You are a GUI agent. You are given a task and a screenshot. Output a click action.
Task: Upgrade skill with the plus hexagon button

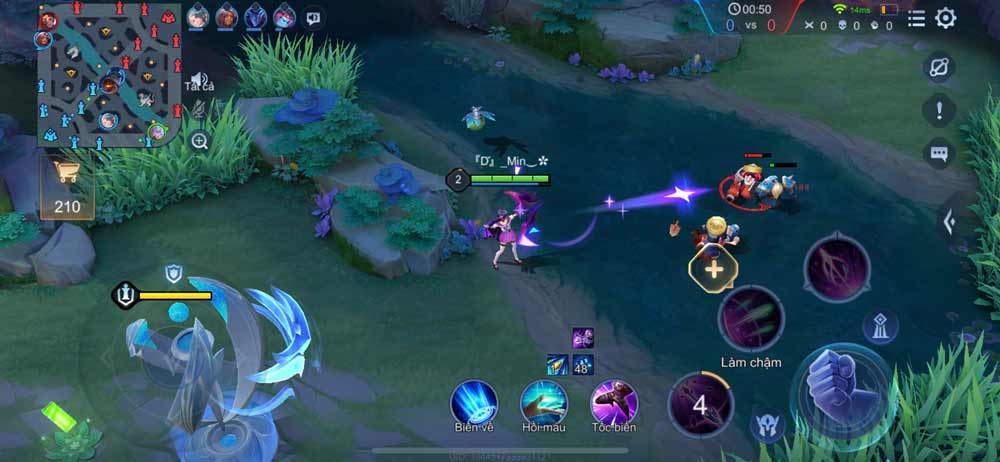[713, 268]
